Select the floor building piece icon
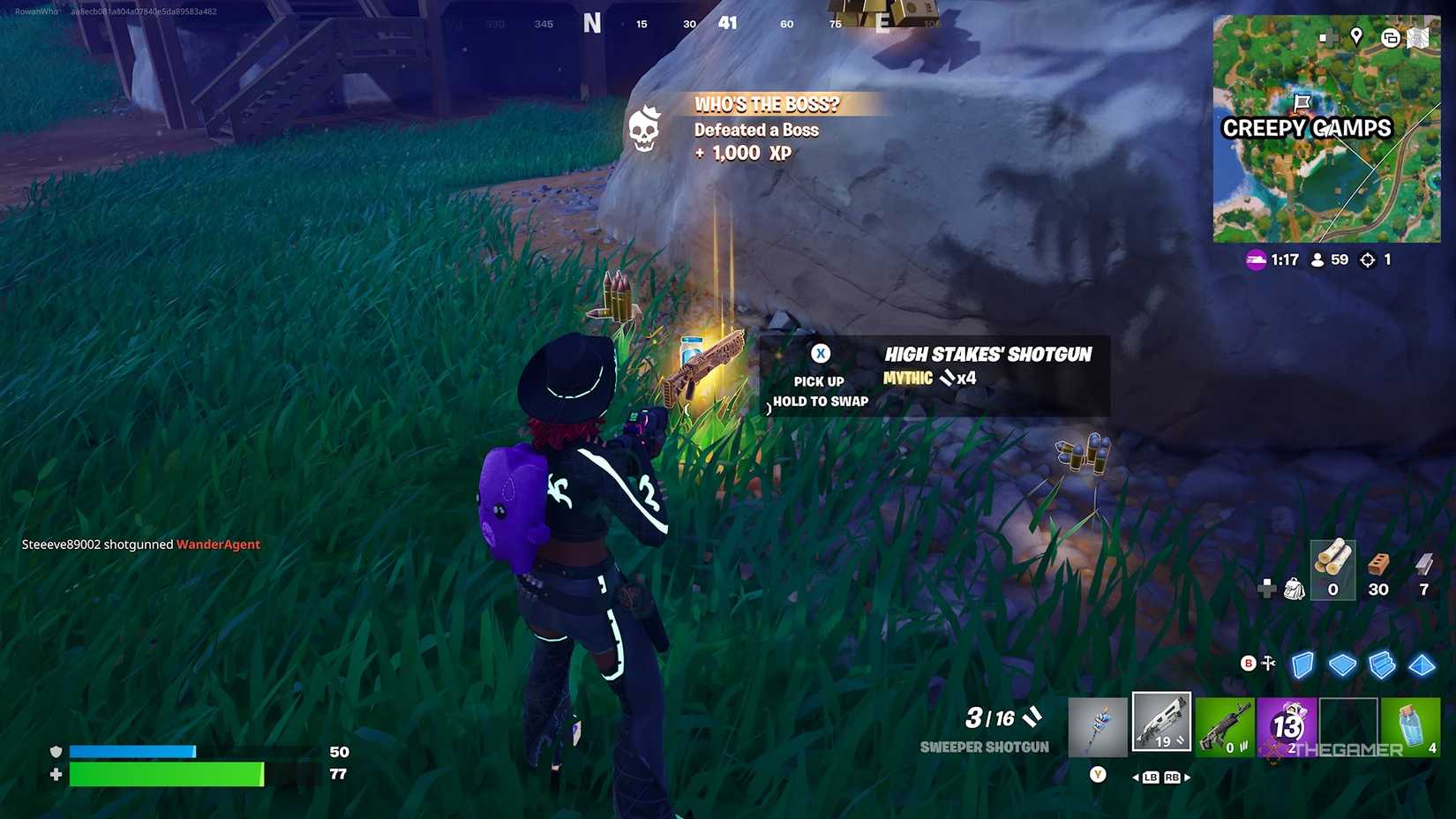The image size is (1456, 819). (1342, 665)
